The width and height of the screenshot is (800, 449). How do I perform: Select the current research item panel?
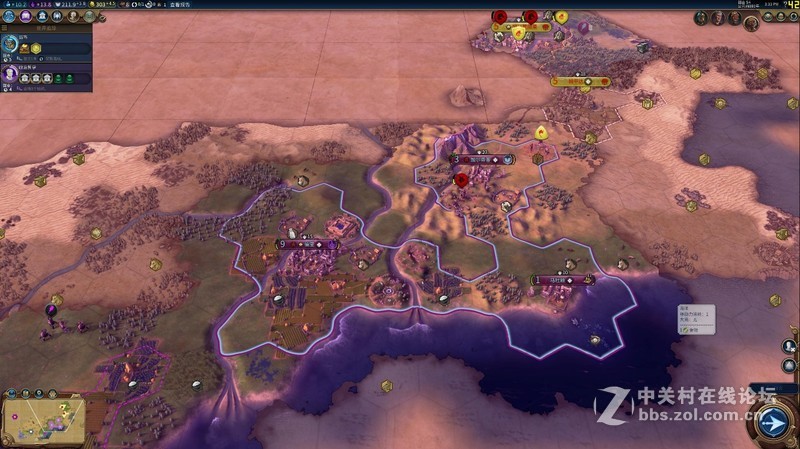[46, 46]
